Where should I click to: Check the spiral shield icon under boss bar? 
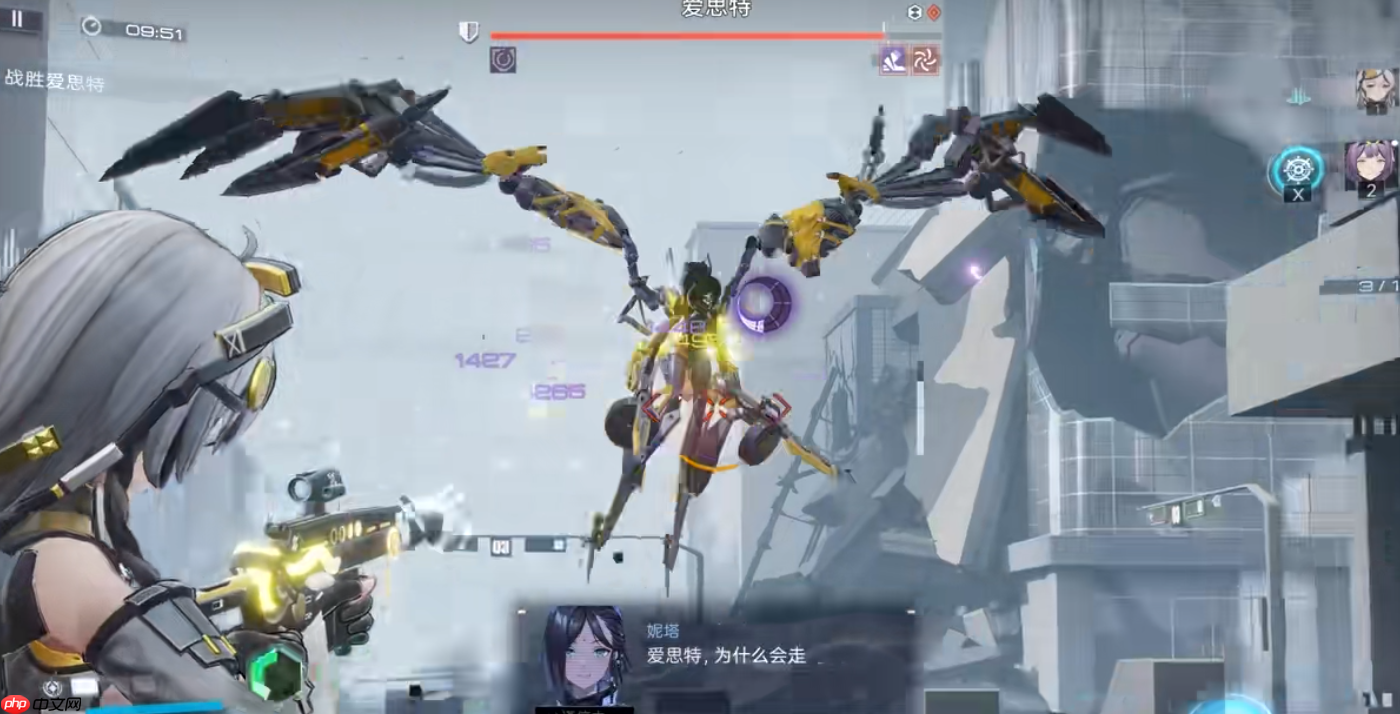(x=503, y=60)
